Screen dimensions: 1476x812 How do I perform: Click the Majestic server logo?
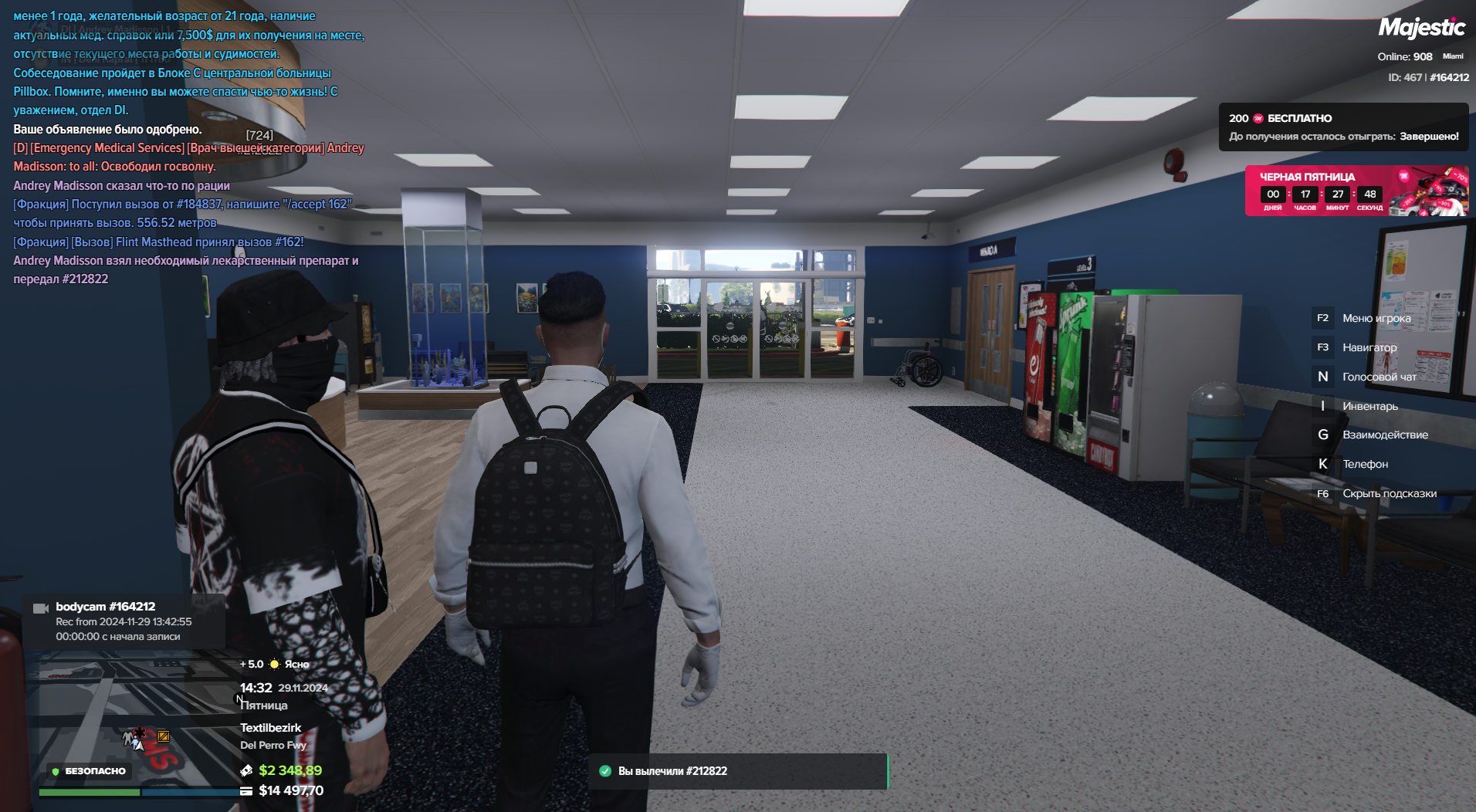(1421, 29)
